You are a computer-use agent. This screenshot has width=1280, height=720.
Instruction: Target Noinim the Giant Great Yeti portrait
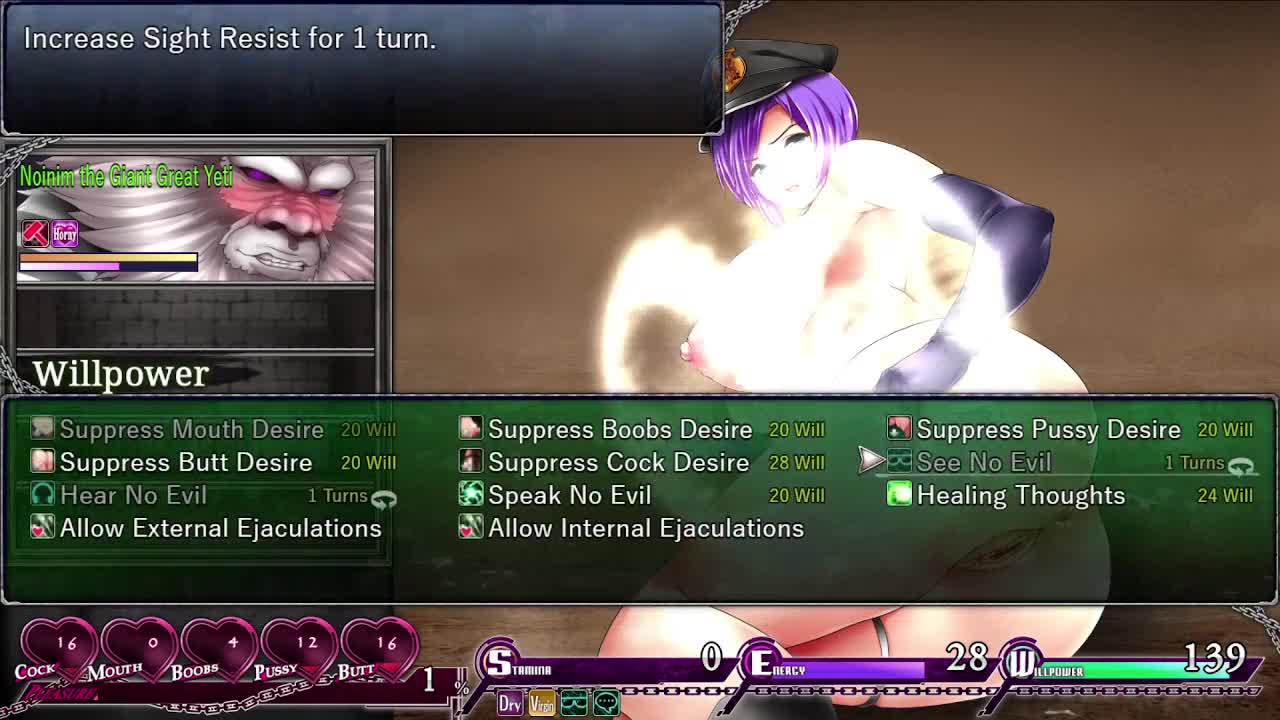(196, 215)
